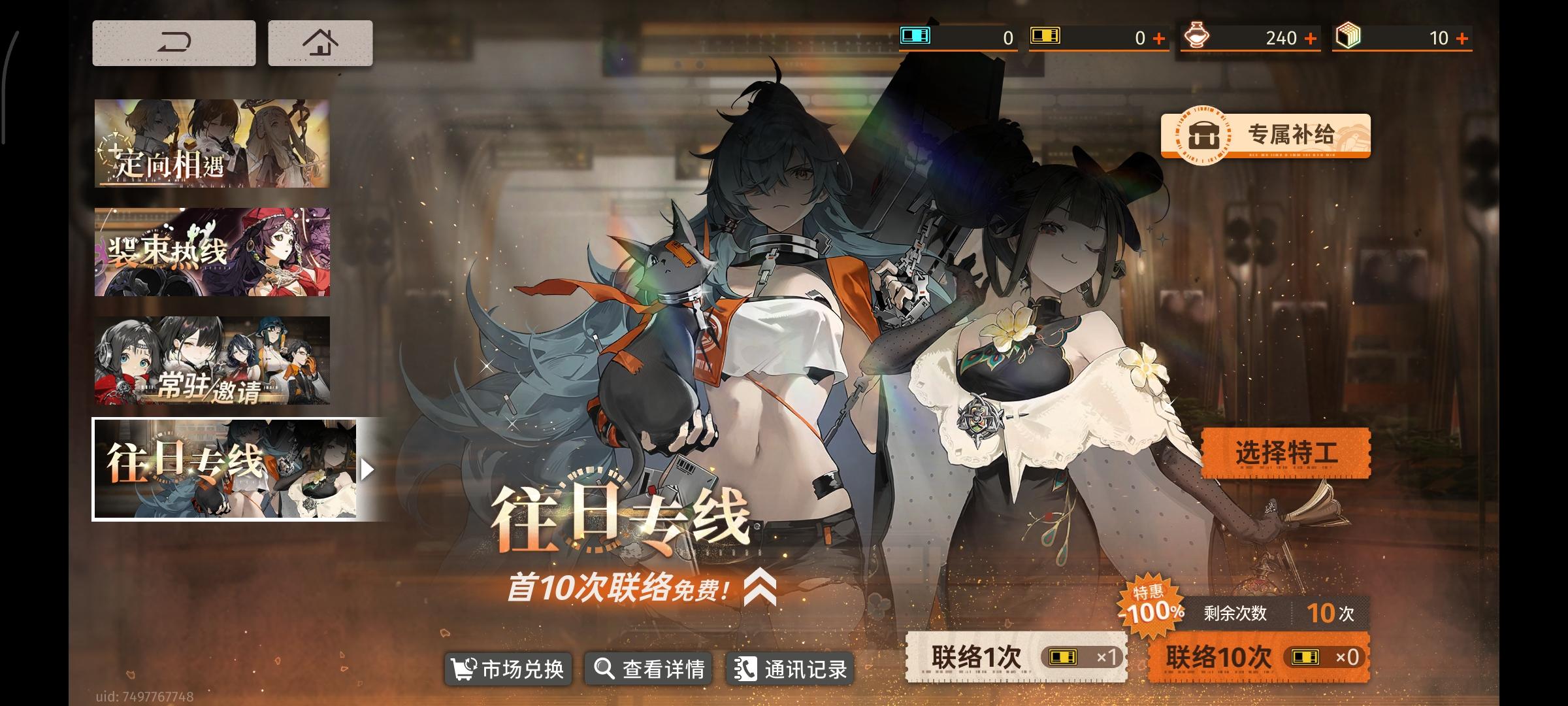This screenshot has width=1568, height=706.
Task: Click the back arrow icon
Action: pyautogui.click(x=174, y=42)
